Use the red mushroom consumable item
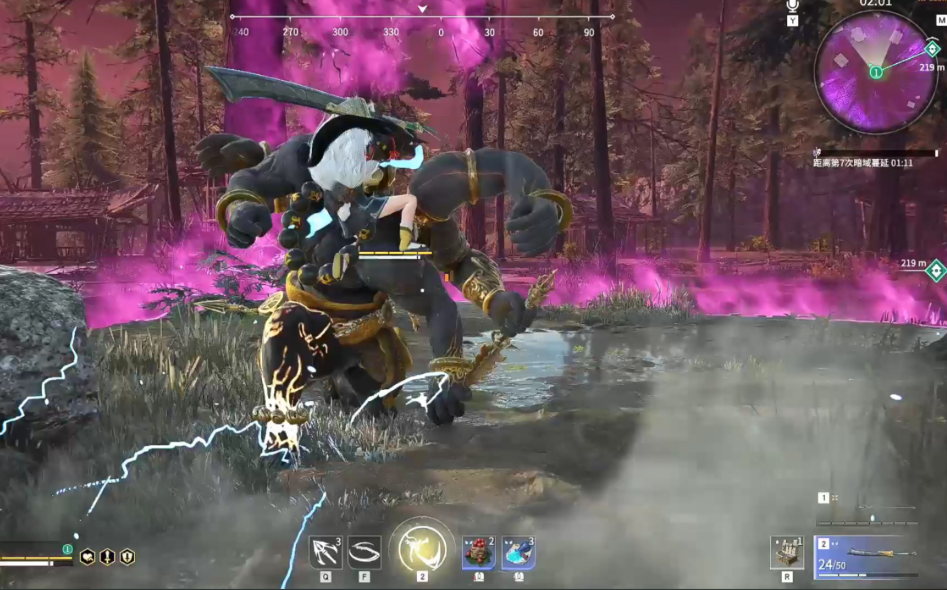947x590 pixels. point(478,552)
